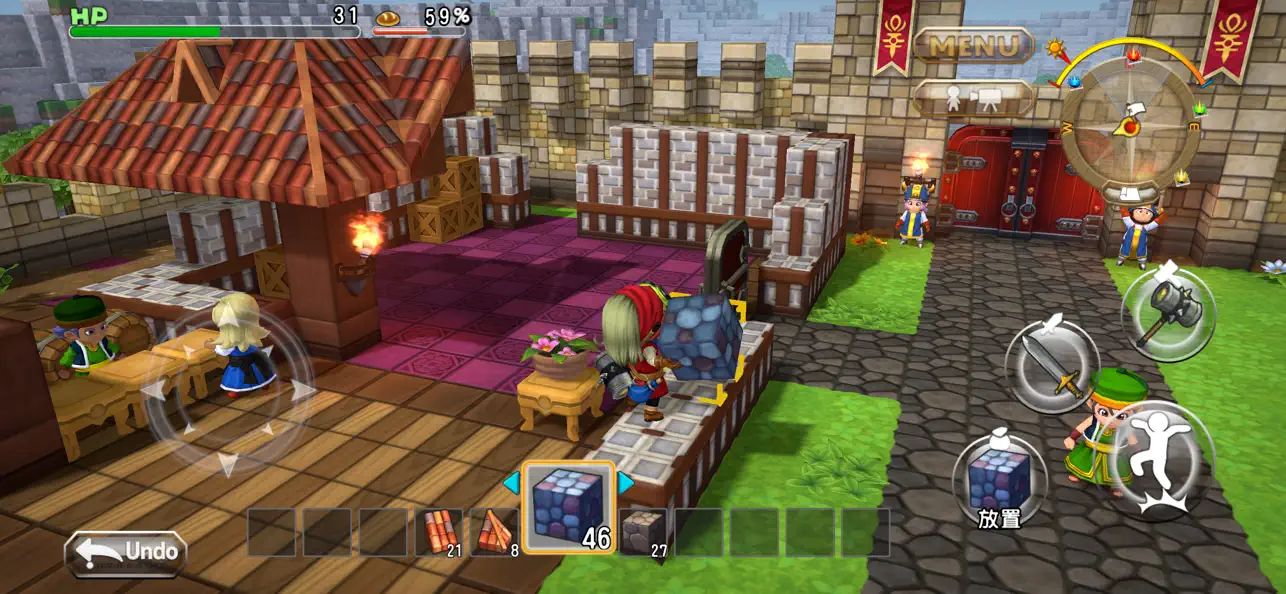Image resolution: width=1286 pixels, height=594 pixels.
Task: Tap the jump action button
Action: click(1160, 458)
